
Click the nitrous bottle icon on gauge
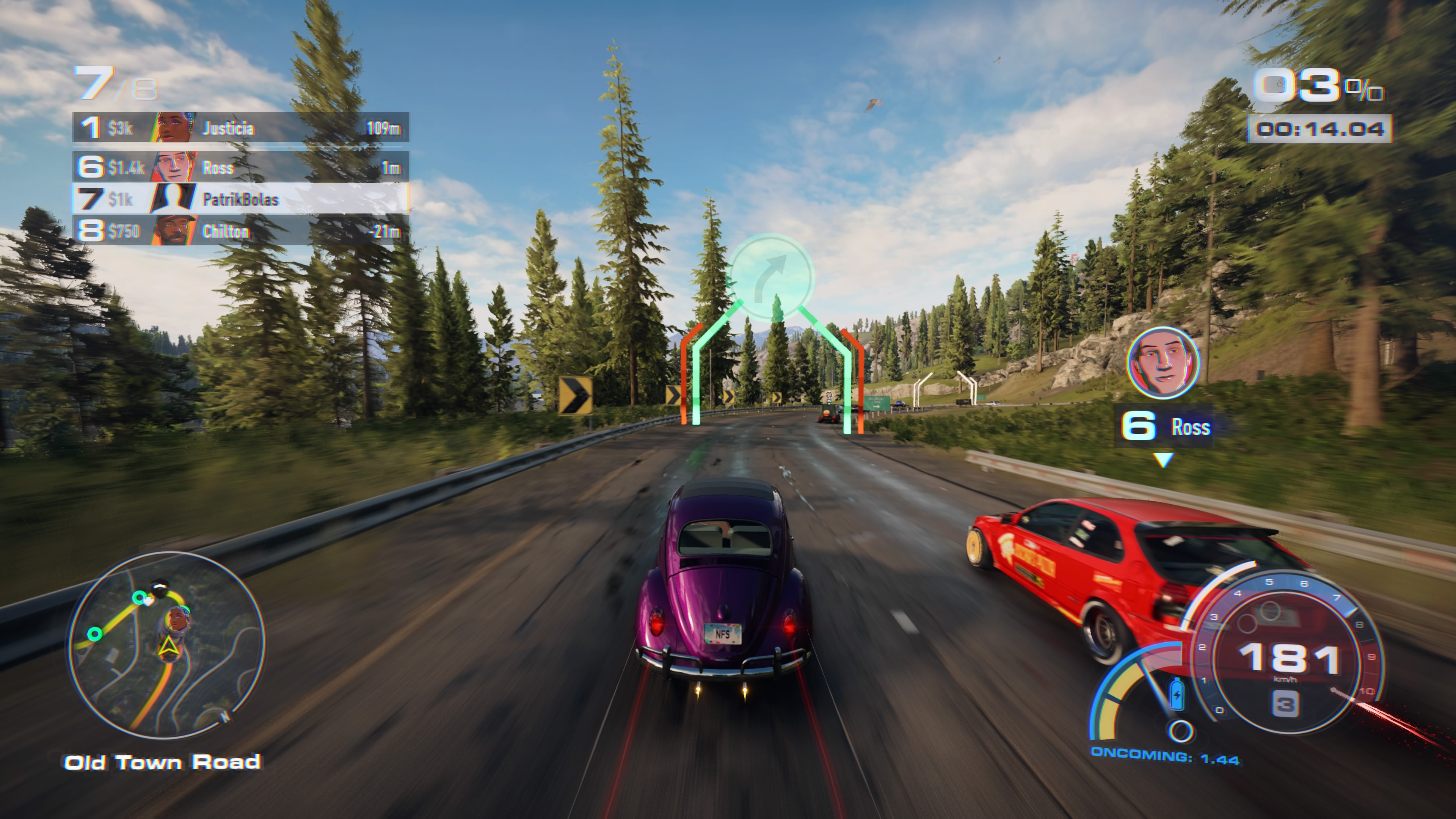1176,693
